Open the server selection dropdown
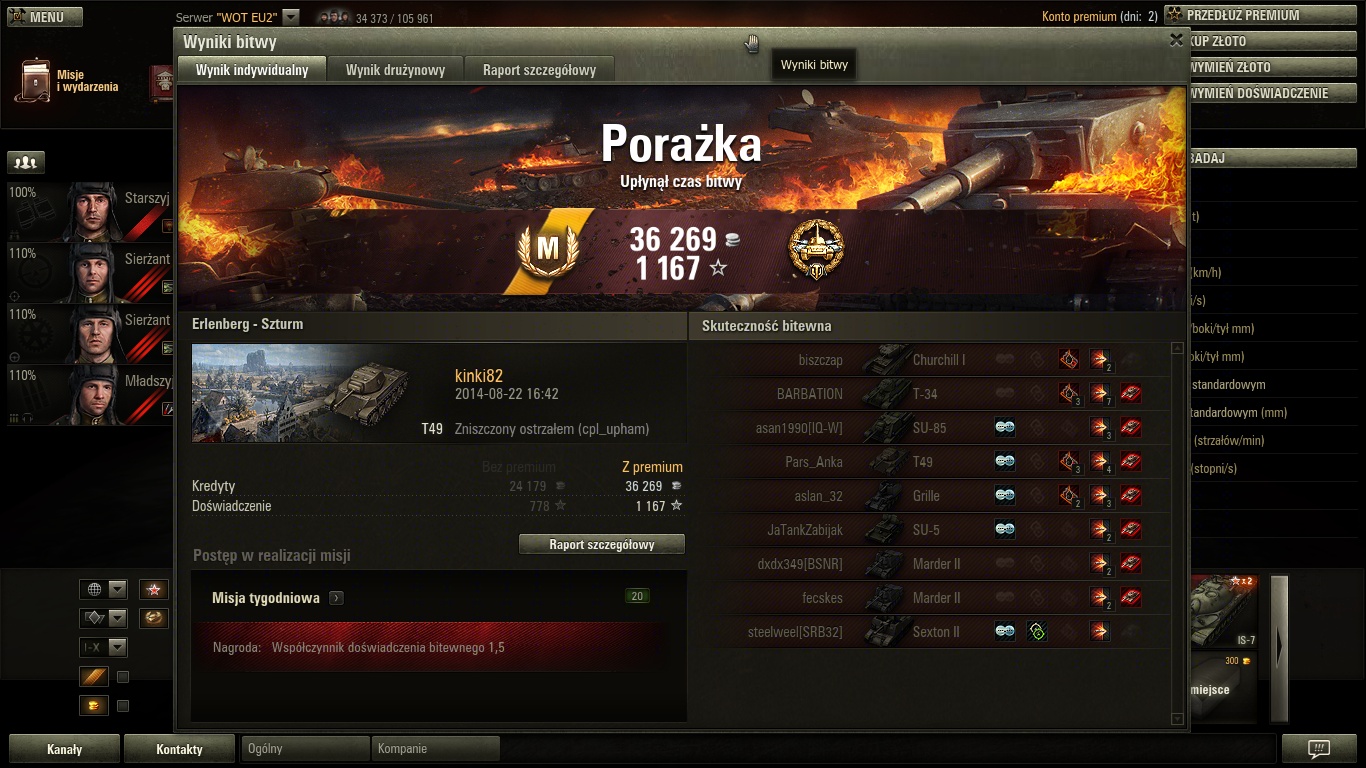1366x768 pixels. click(x=290, y=17)
